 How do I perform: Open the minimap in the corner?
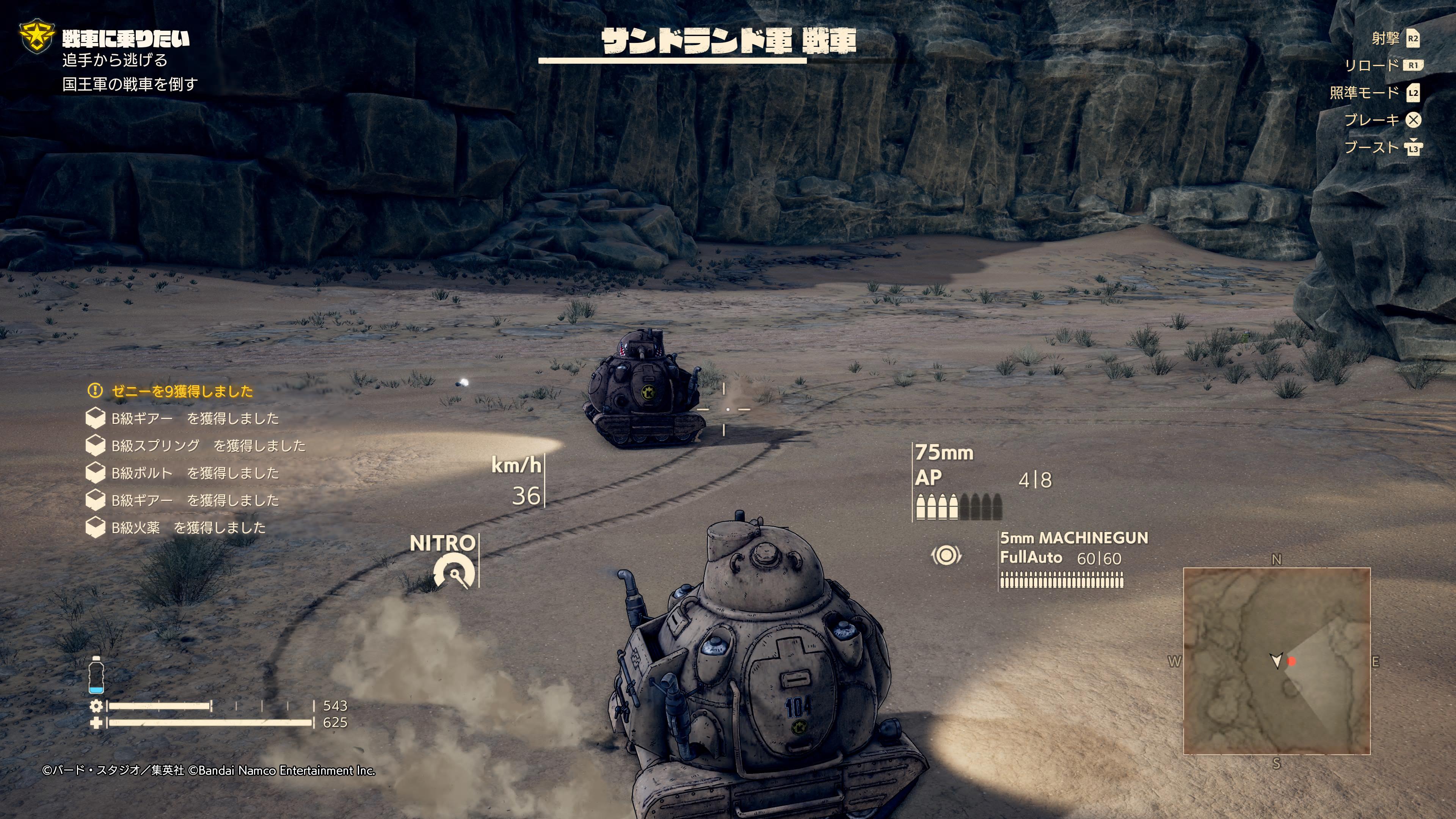pyautogui.click(x=1276, y=661)
